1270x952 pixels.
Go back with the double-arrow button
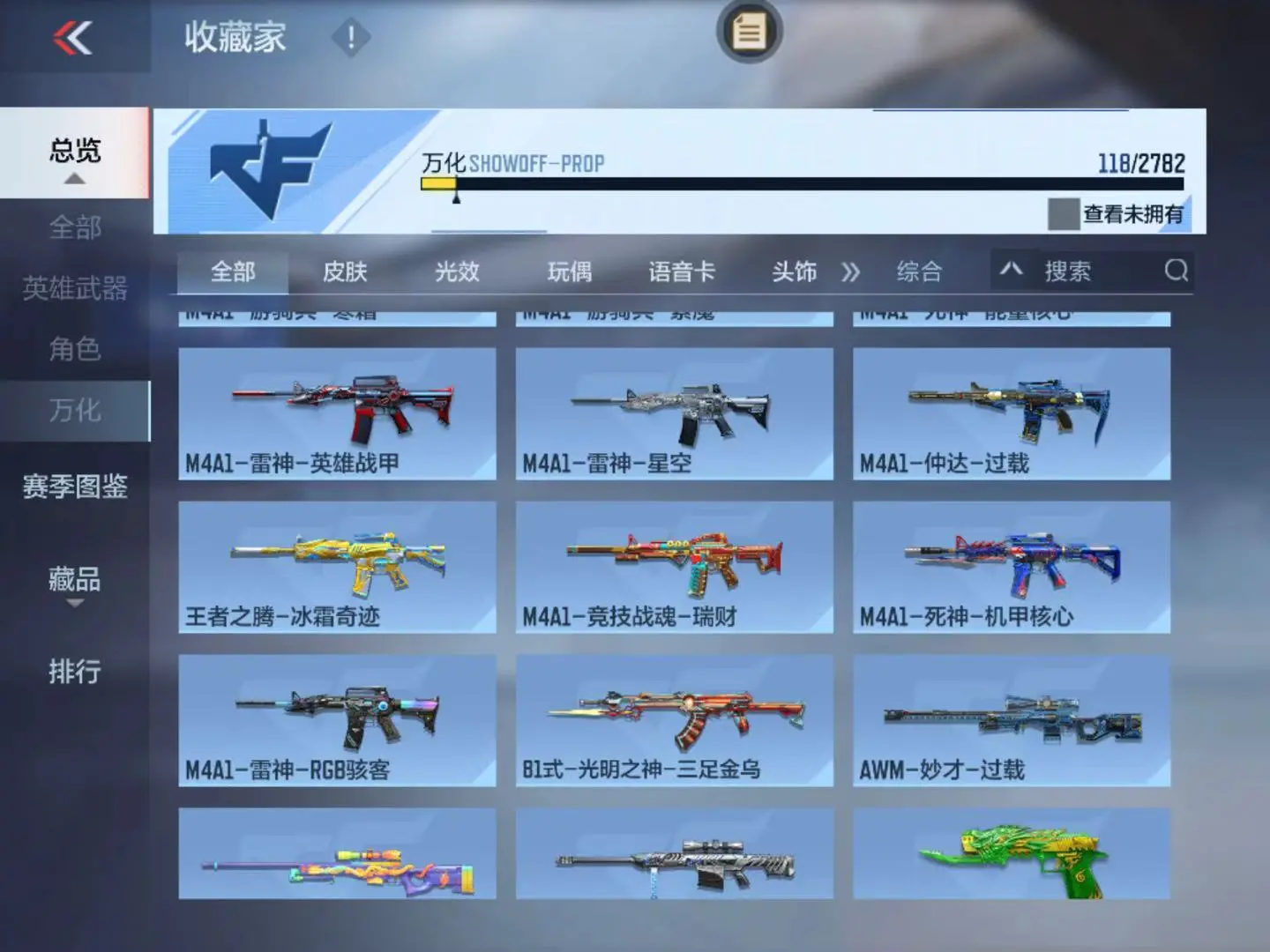click(72, 38)
